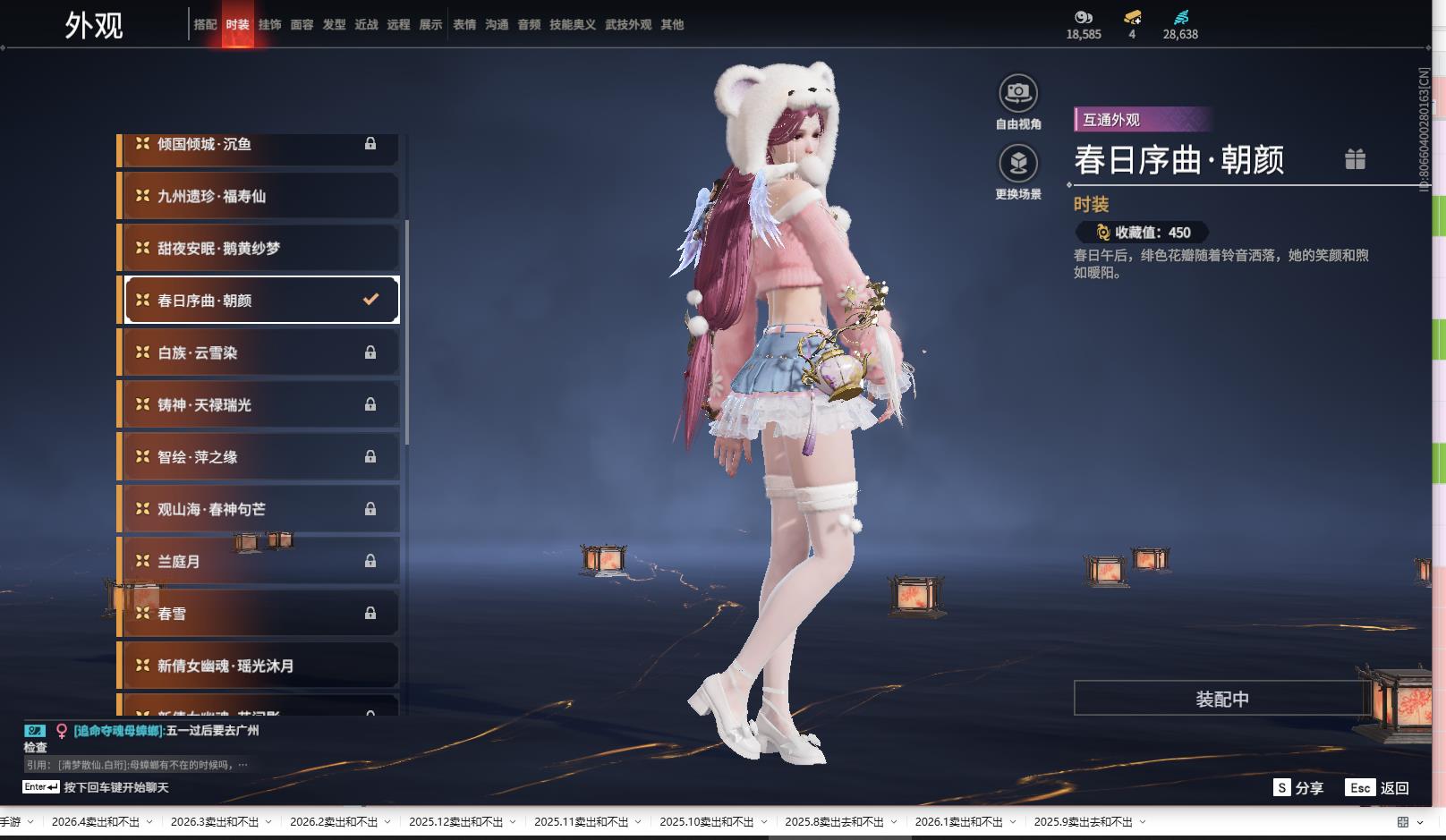The height and width of the screenshot is (840, 1446).
Task: Click the 自由视角 camera icon
Action: (x=1017, y=93)
